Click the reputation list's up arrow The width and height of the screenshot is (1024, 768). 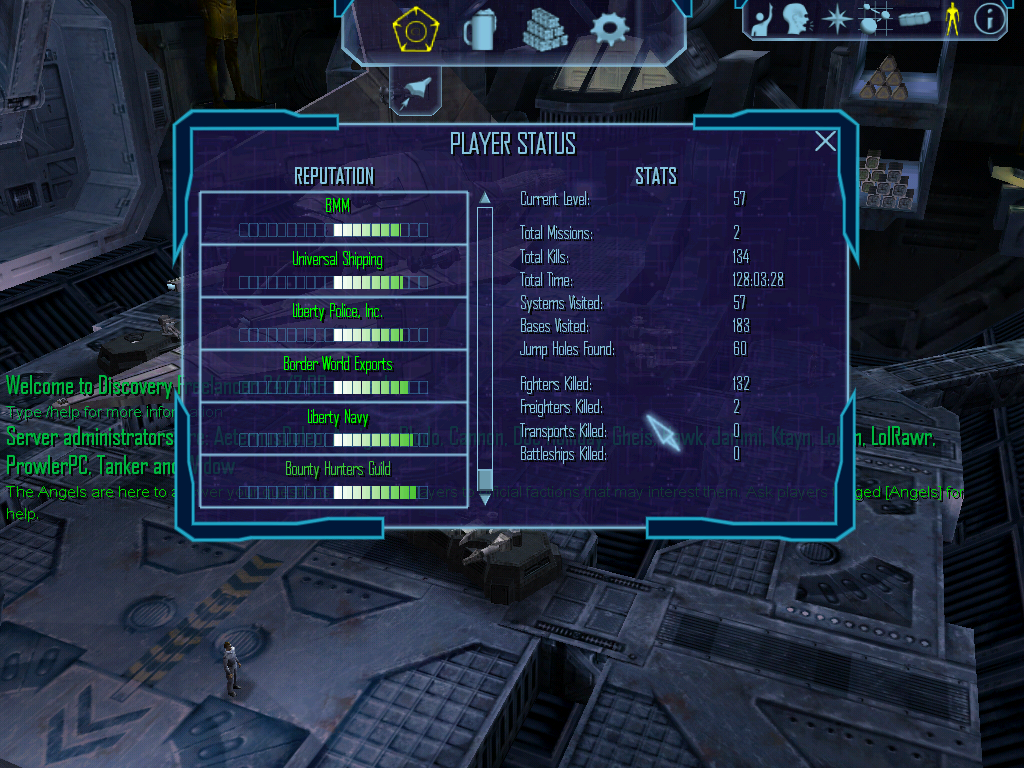coord(485,197)
